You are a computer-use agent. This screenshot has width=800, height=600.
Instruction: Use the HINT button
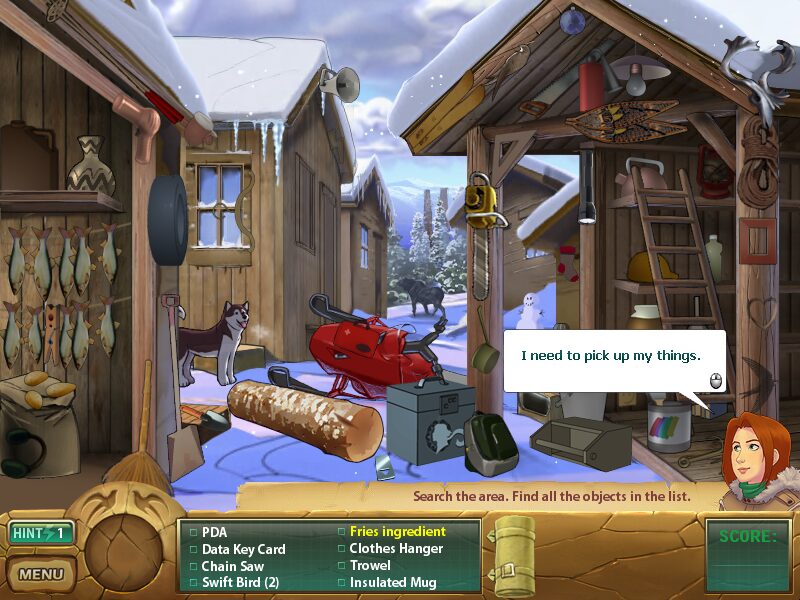click(40, 533)
